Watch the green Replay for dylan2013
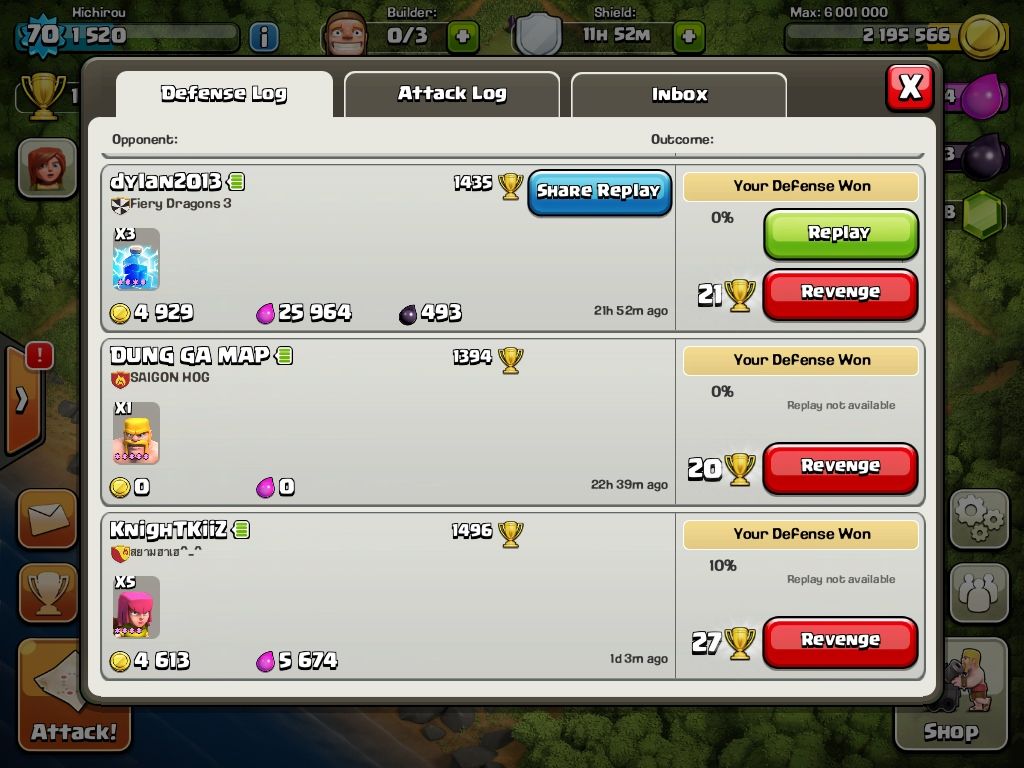The image size is (1024, 768). pos(840,233)
